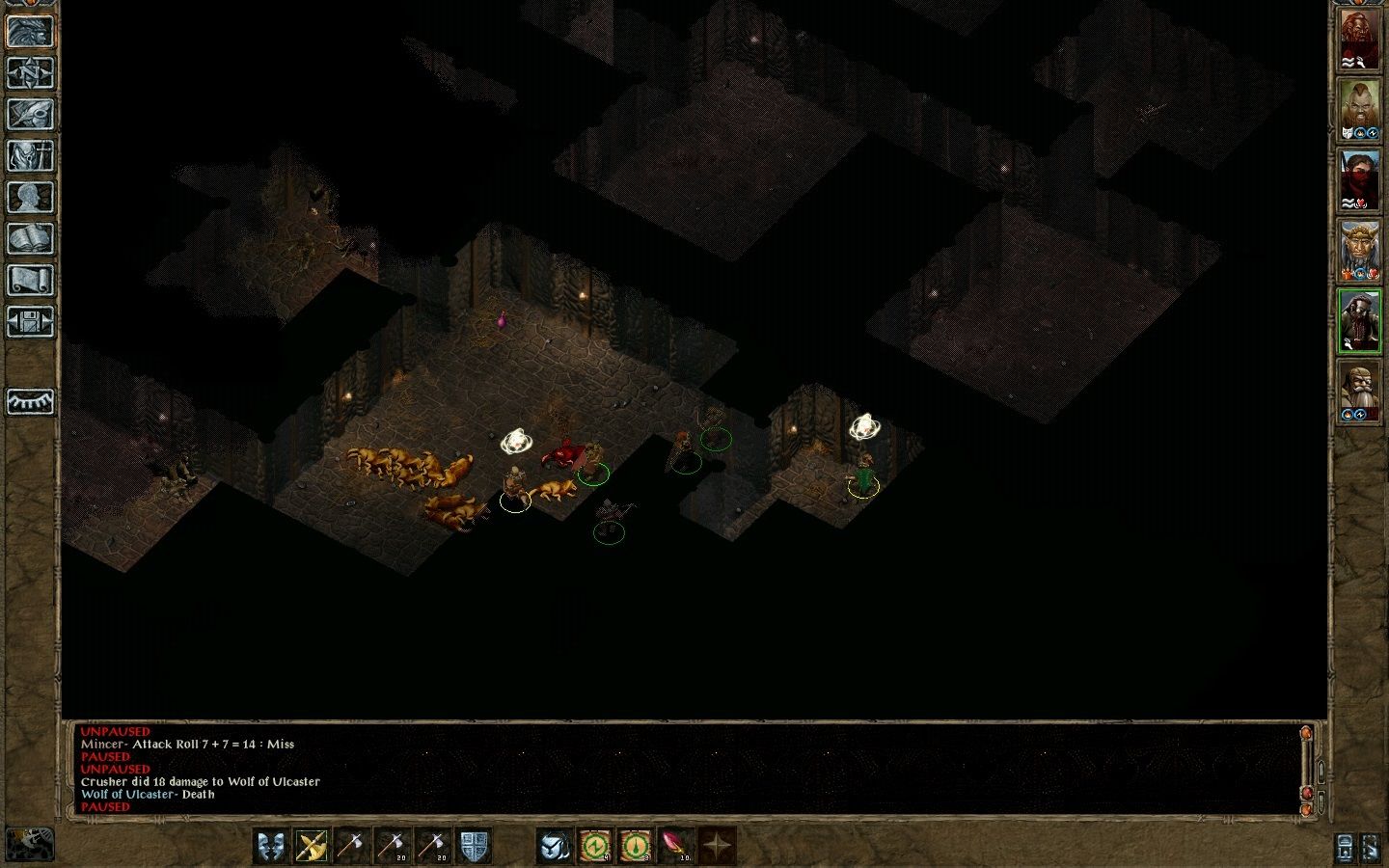Click the closed-eye rest button
The image size is (1389, 868).
pyautogui.click(x=30, y=401)
